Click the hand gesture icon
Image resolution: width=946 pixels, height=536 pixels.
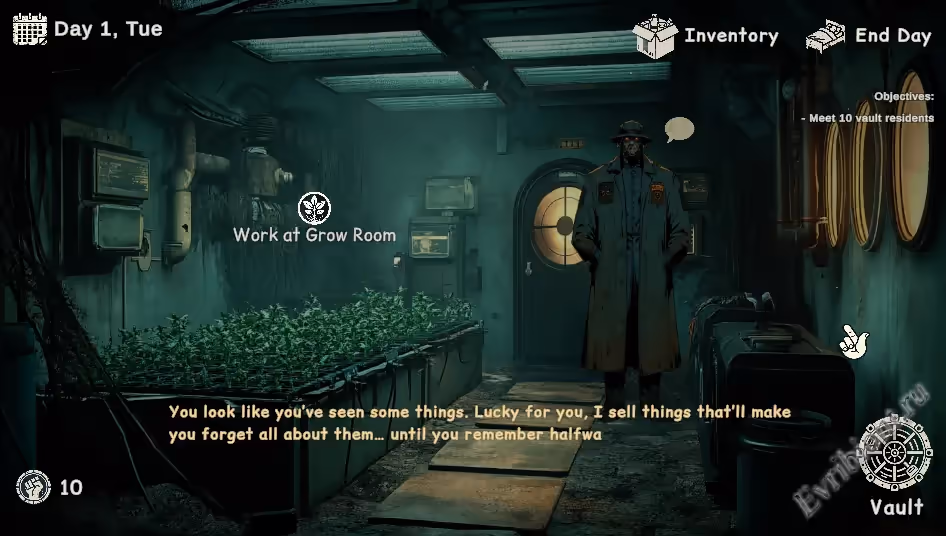tap(853, 341)
